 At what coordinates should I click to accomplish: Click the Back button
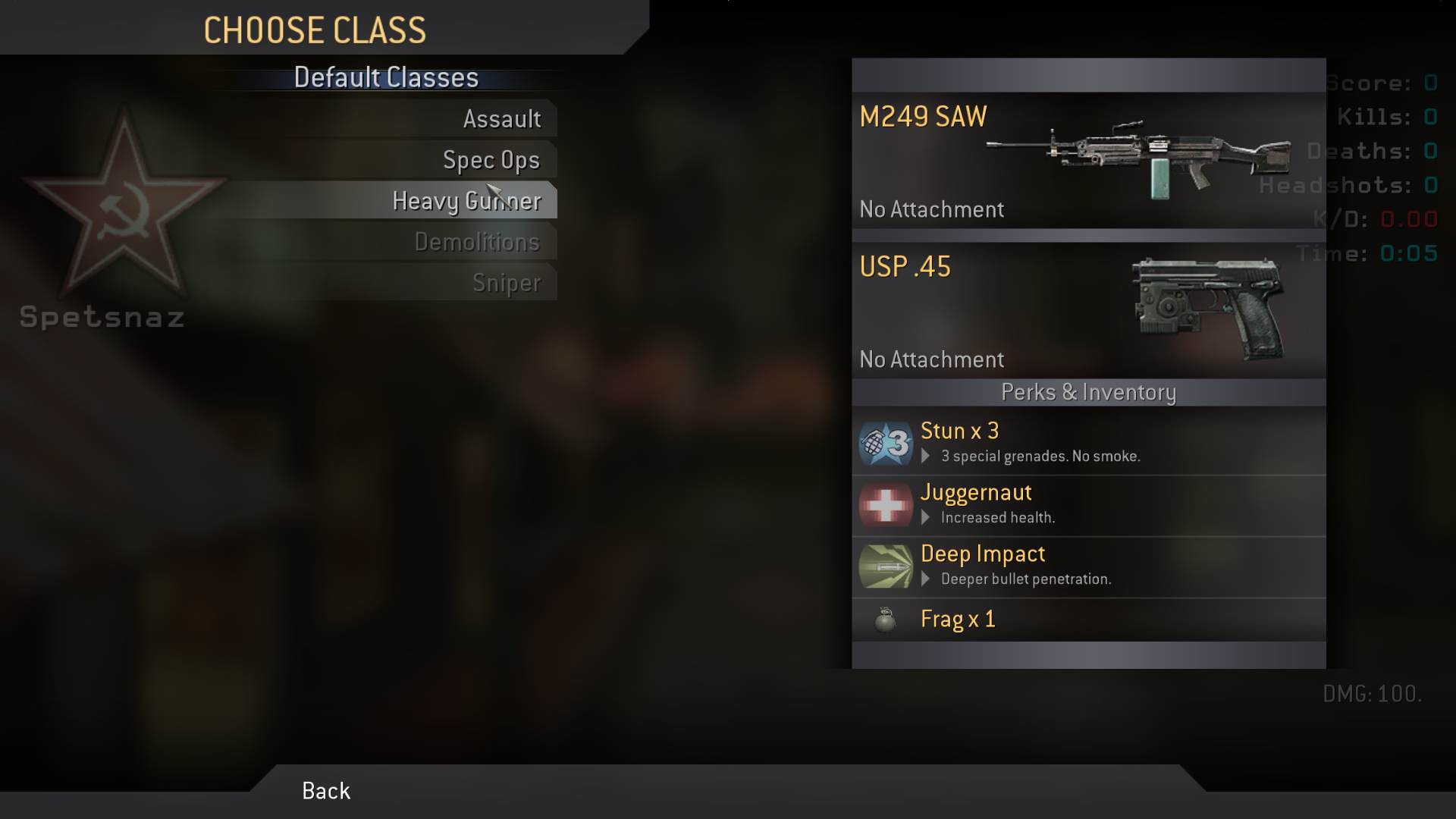click(x=326, y=791)
